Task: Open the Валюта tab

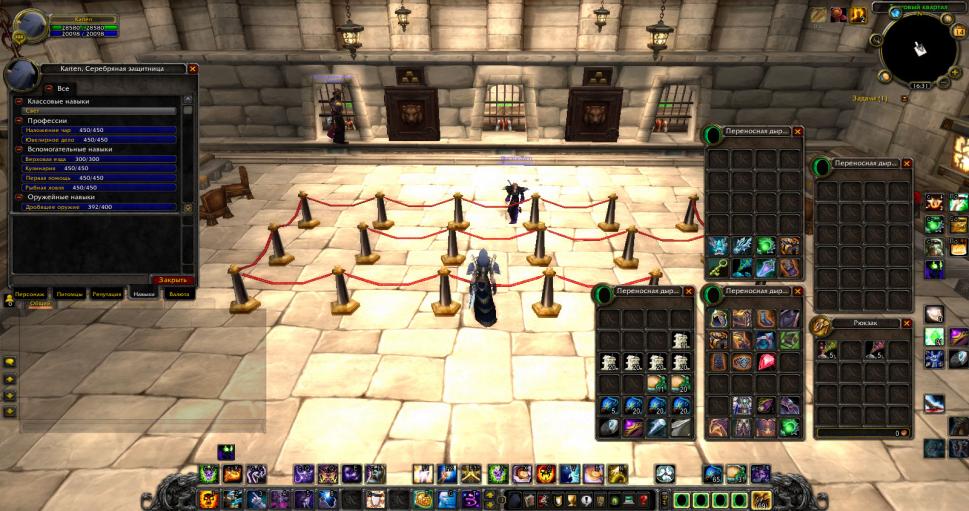Action: 179,295
